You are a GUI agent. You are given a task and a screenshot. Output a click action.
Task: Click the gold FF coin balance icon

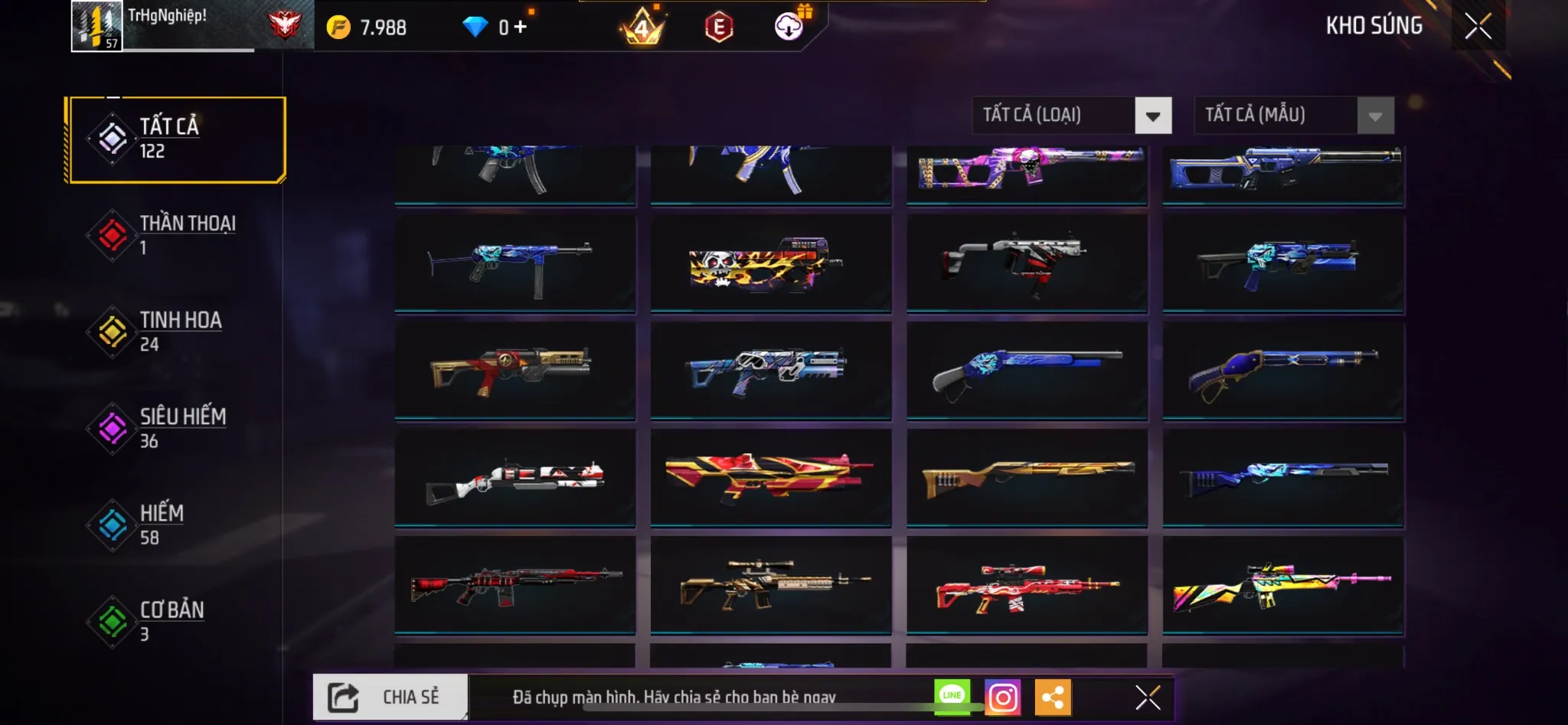click(x=341, y=27)
